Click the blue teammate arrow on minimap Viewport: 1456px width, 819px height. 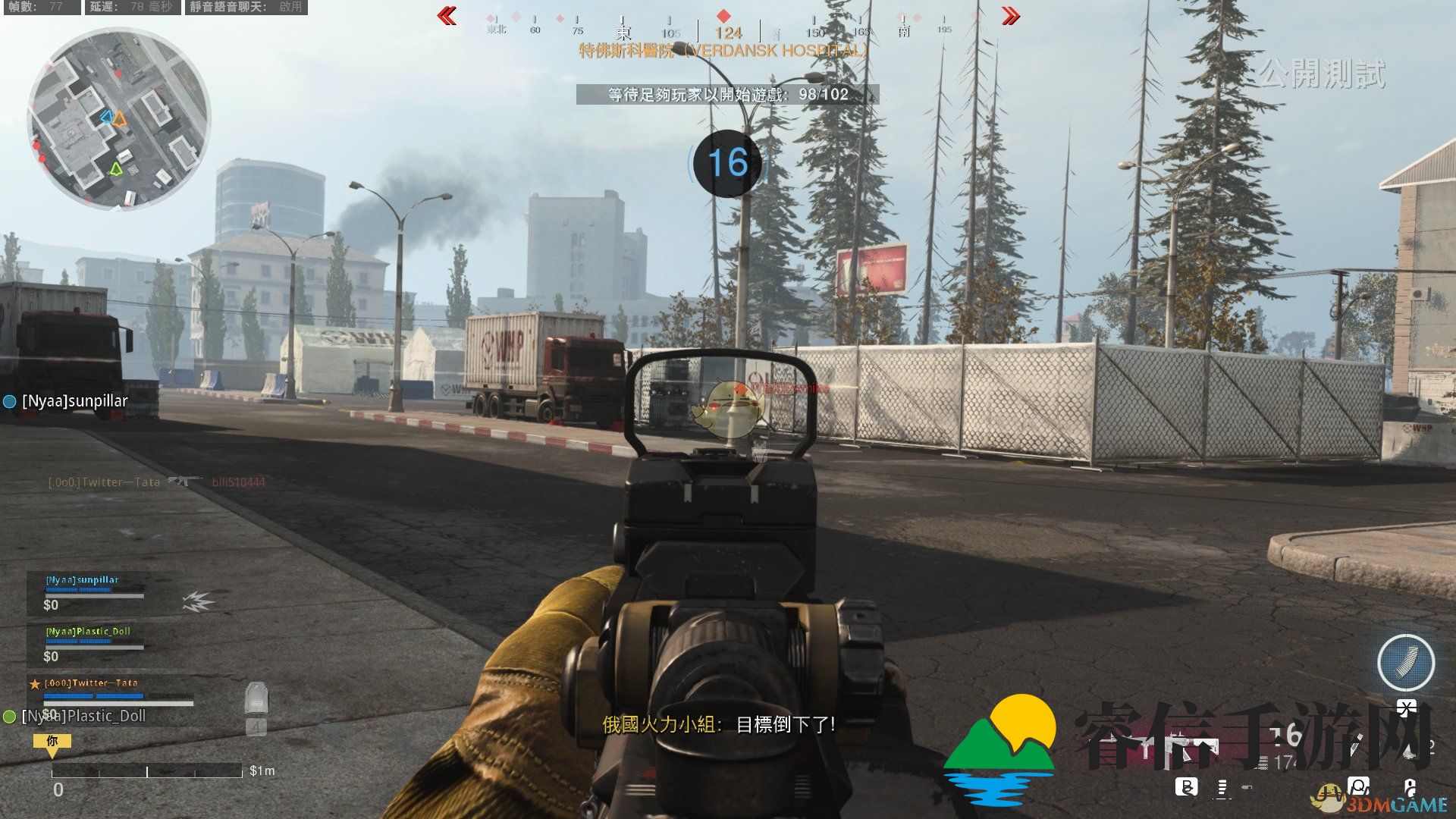tap(107, 118)
